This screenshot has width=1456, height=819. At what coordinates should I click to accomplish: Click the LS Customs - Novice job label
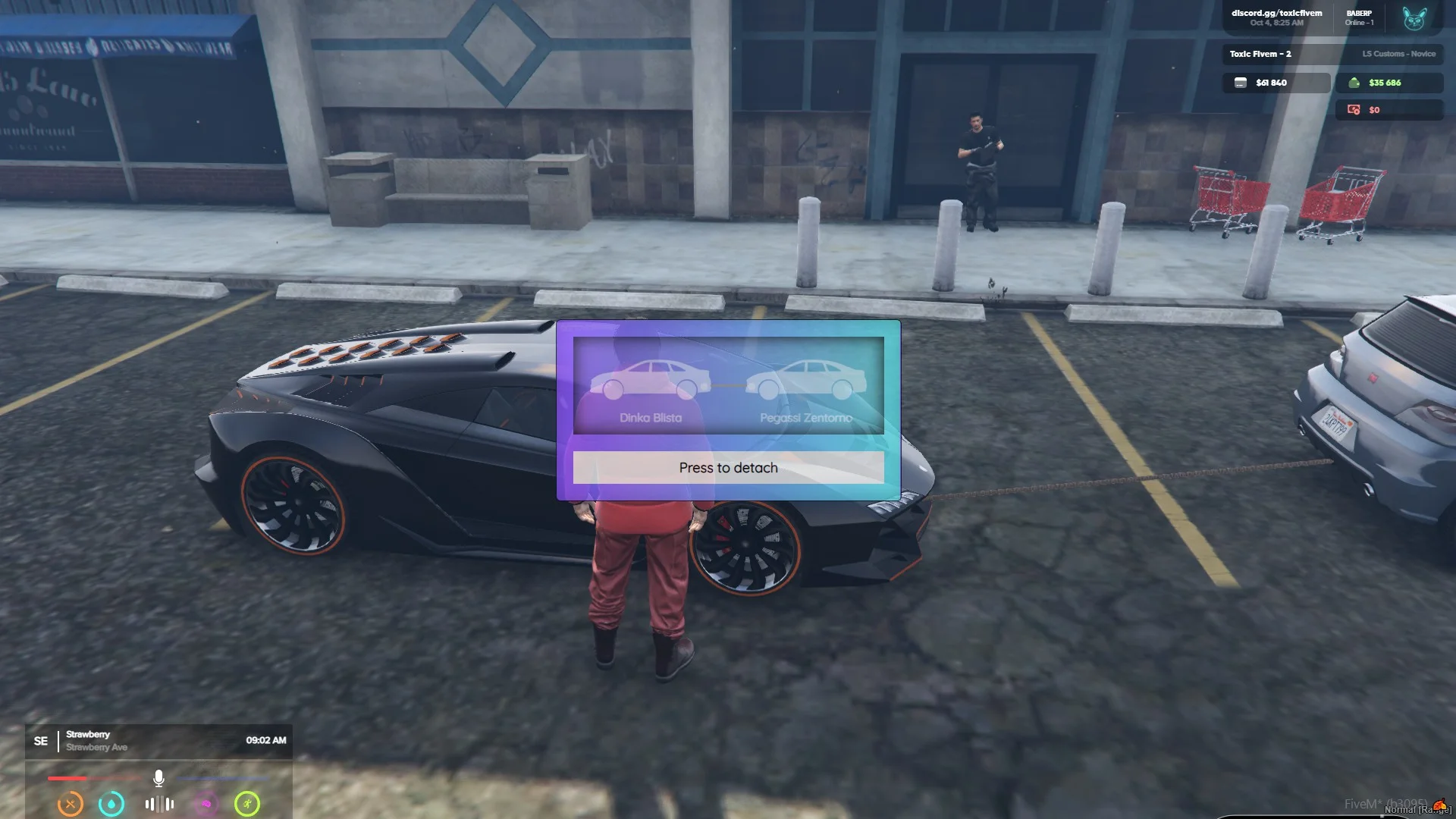[1398, 54]
